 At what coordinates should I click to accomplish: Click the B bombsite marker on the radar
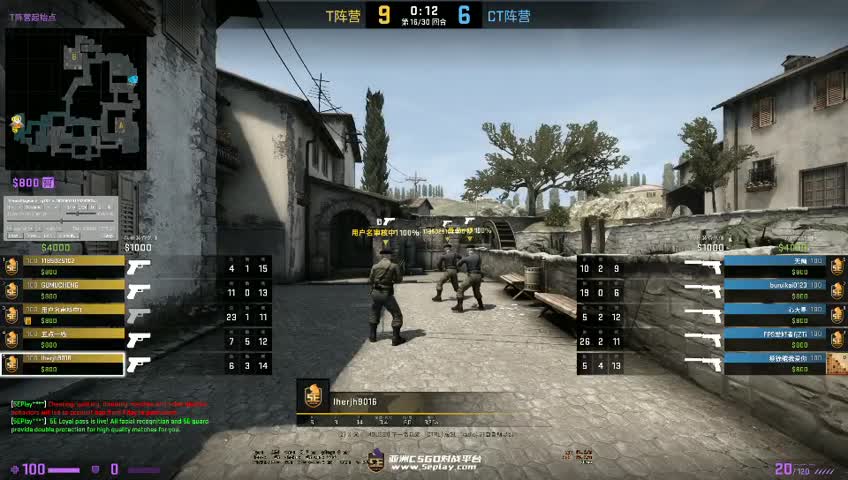(75, 58)
